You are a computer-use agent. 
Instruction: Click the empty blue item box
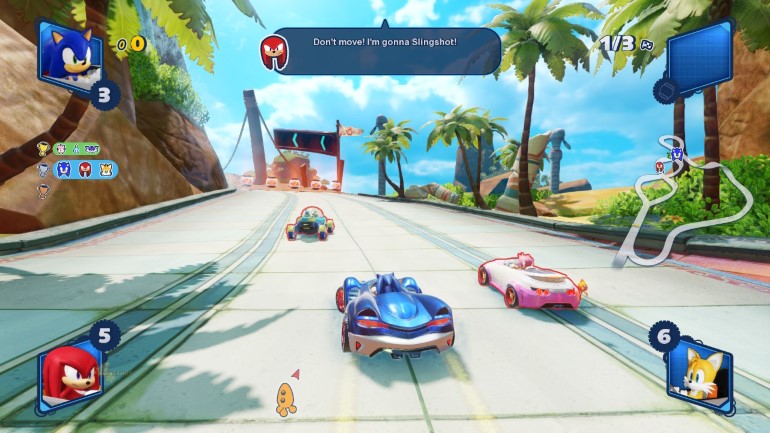tap(701, 59)
